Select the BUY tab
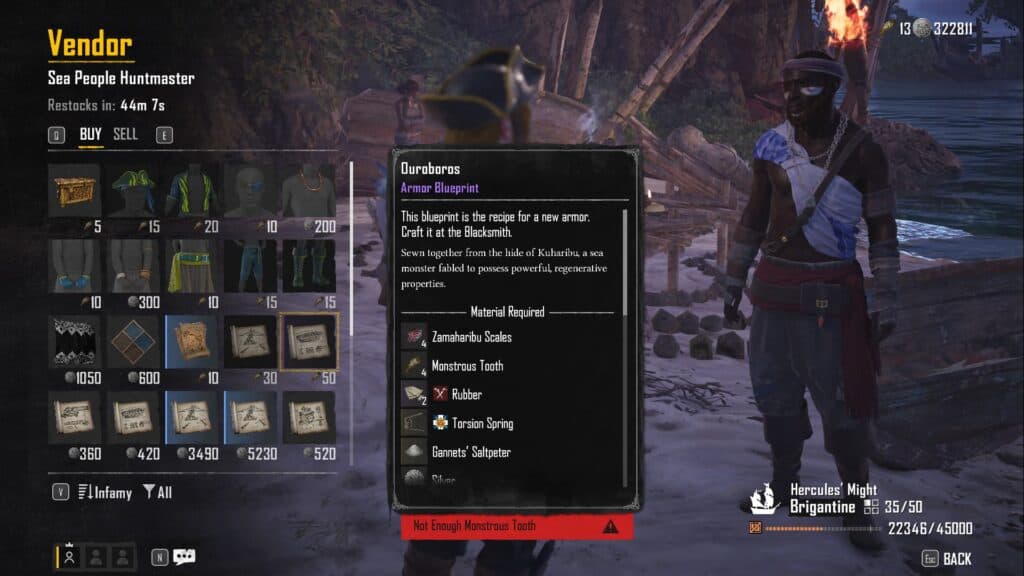Screen dimensions: 1024x576 pyautogui.click(x=91, y=134)
